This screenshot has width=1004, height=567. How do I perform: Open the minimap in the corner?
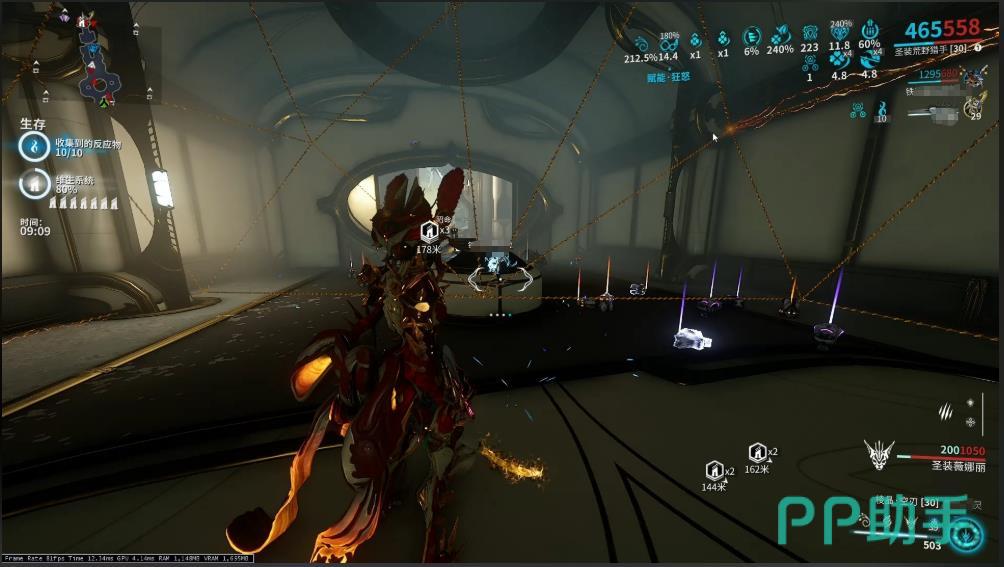click(x=93, y=59)
